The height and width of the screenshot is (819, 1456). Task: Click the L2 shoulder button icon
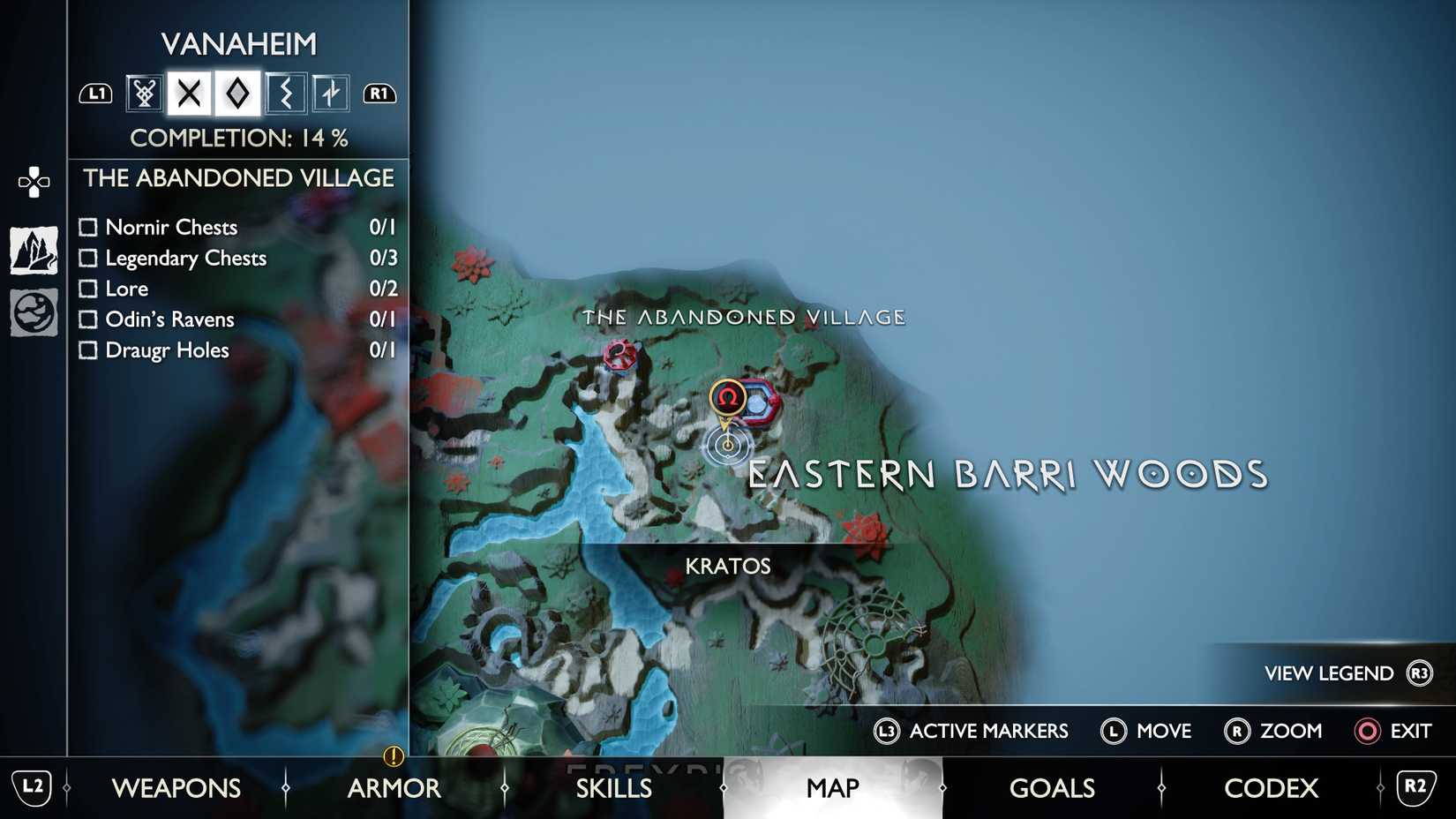pyautogui.click(x=32, y=788)
